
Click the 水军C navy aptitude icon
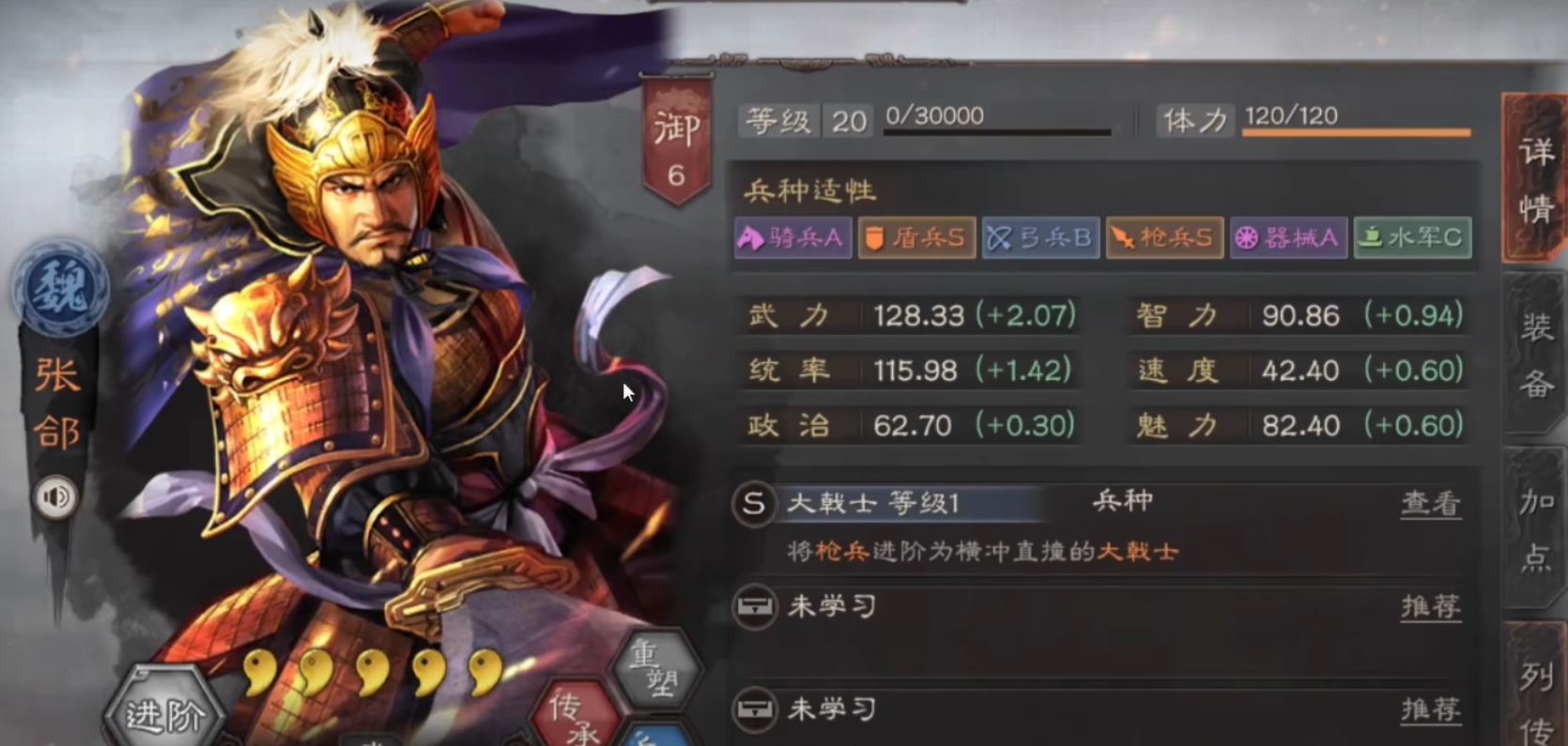point(1412,237)
